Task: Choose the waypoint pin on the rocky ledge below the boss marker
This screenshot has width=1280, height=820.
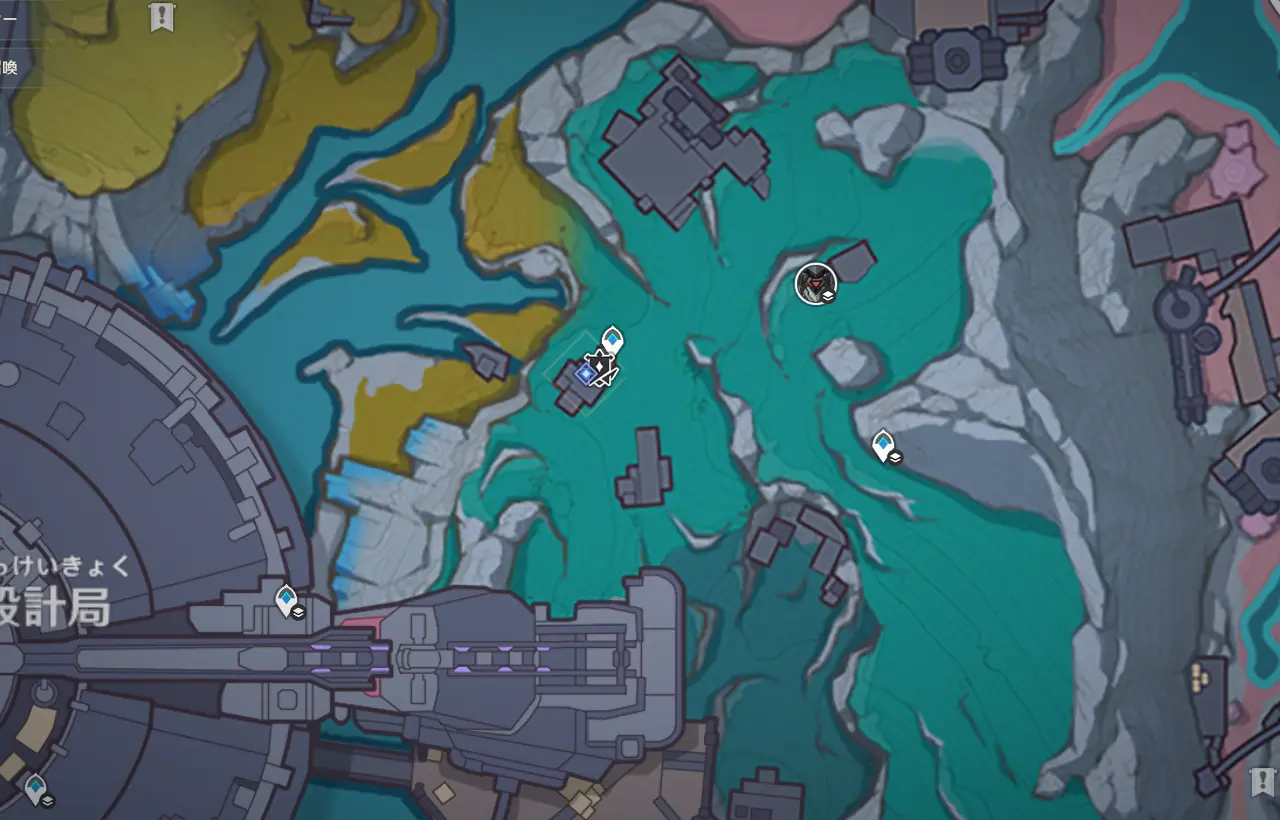Action: (883, 445)
